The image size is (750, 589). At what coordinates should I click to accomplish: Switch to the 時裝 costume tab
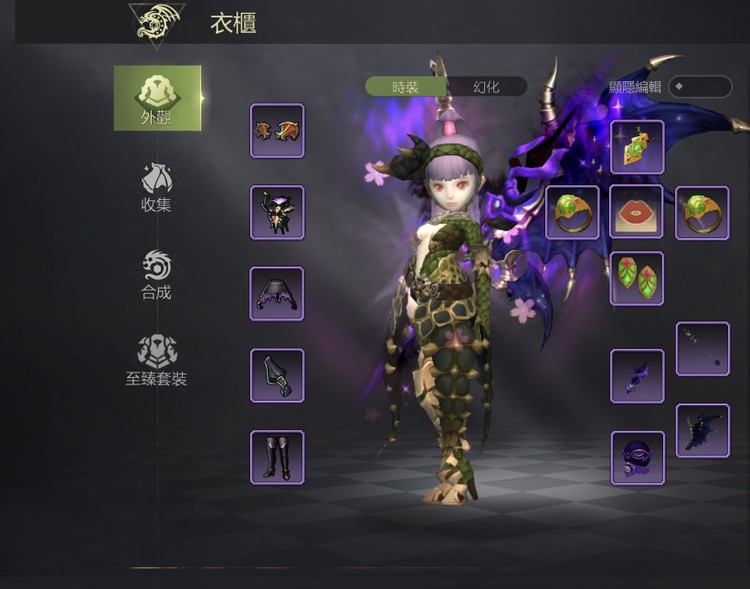[x=406, y=87]
